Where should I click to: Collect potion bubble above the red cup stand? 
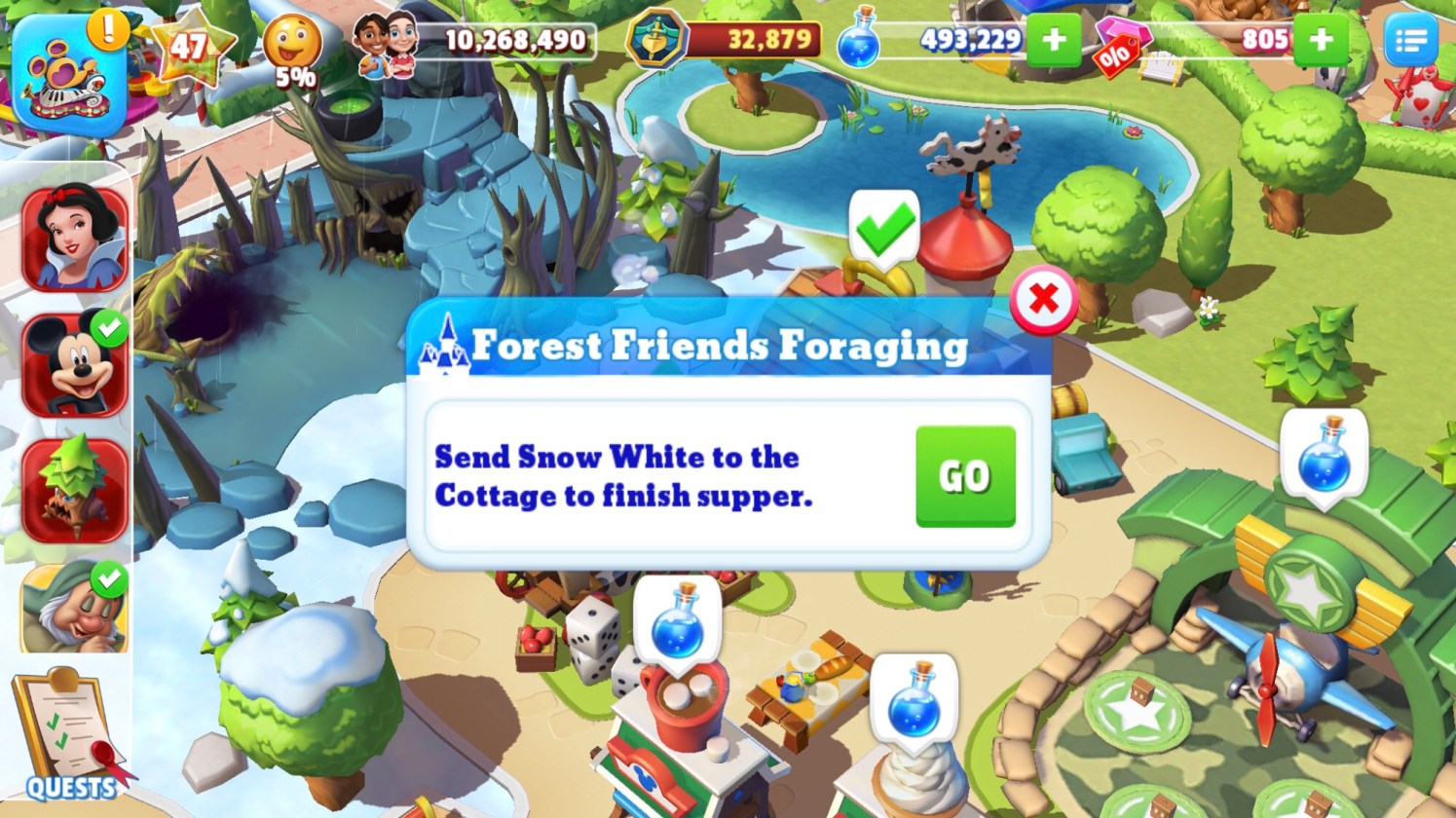(x=677, y=620)
